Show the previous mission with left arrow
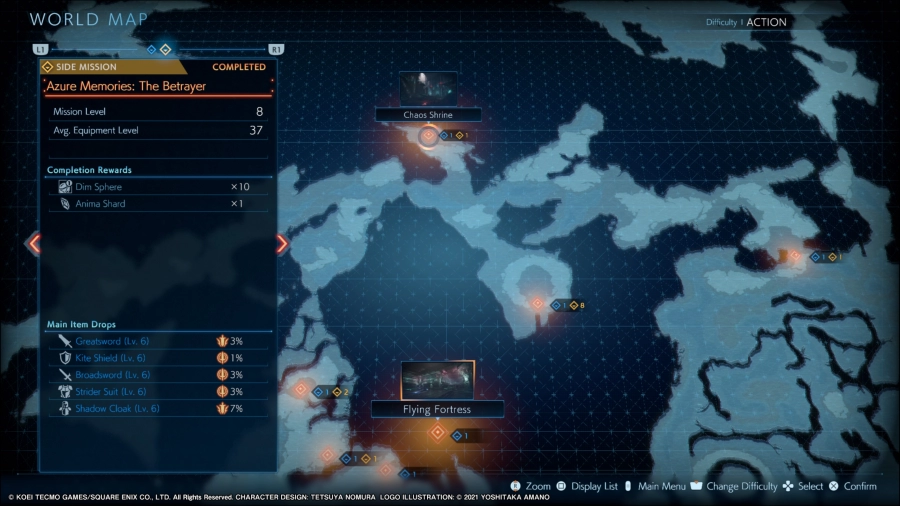900x506 pixels. coord(34,243)
